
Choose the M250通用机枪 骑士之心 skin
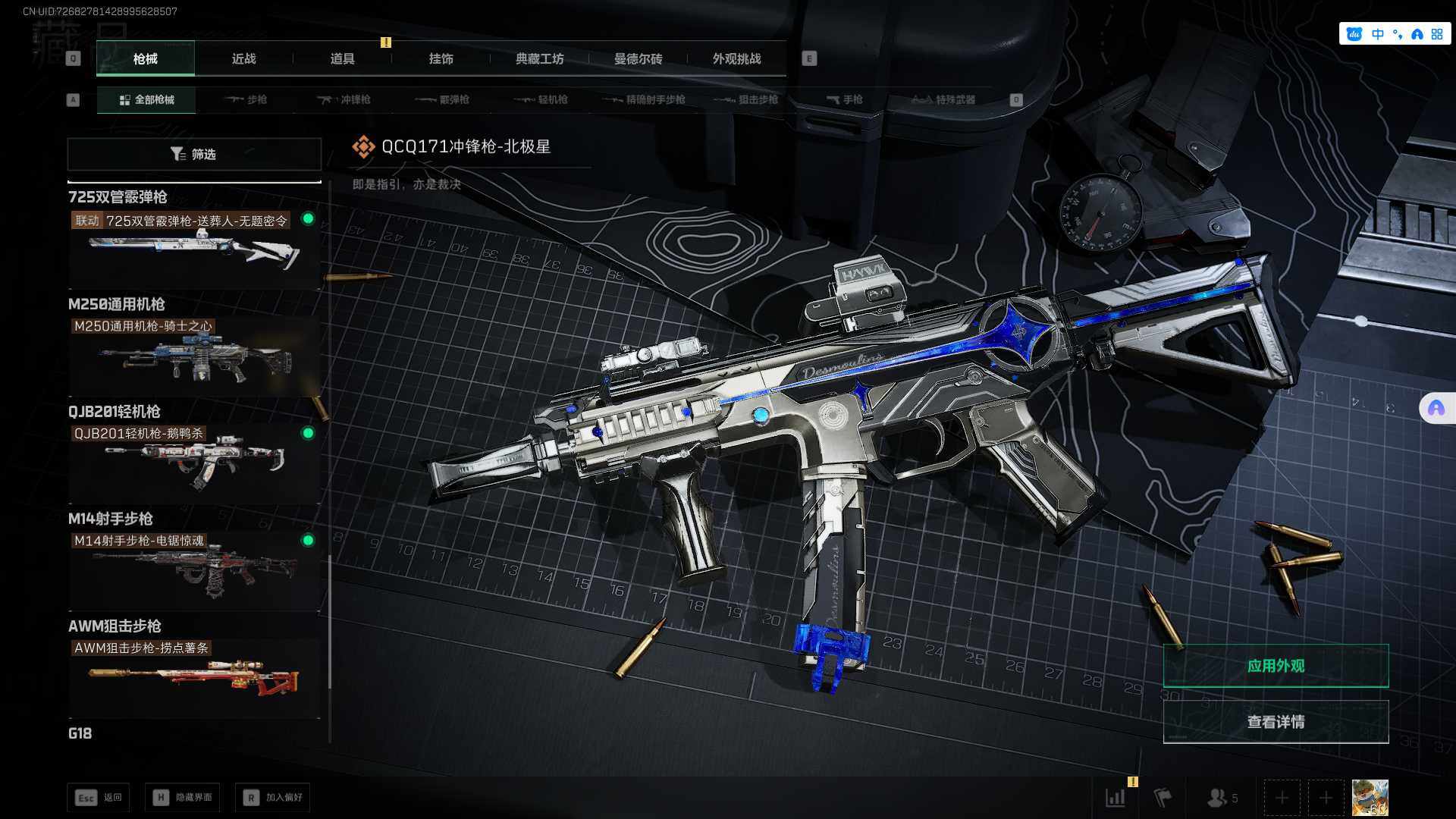[x=194, y=355]
